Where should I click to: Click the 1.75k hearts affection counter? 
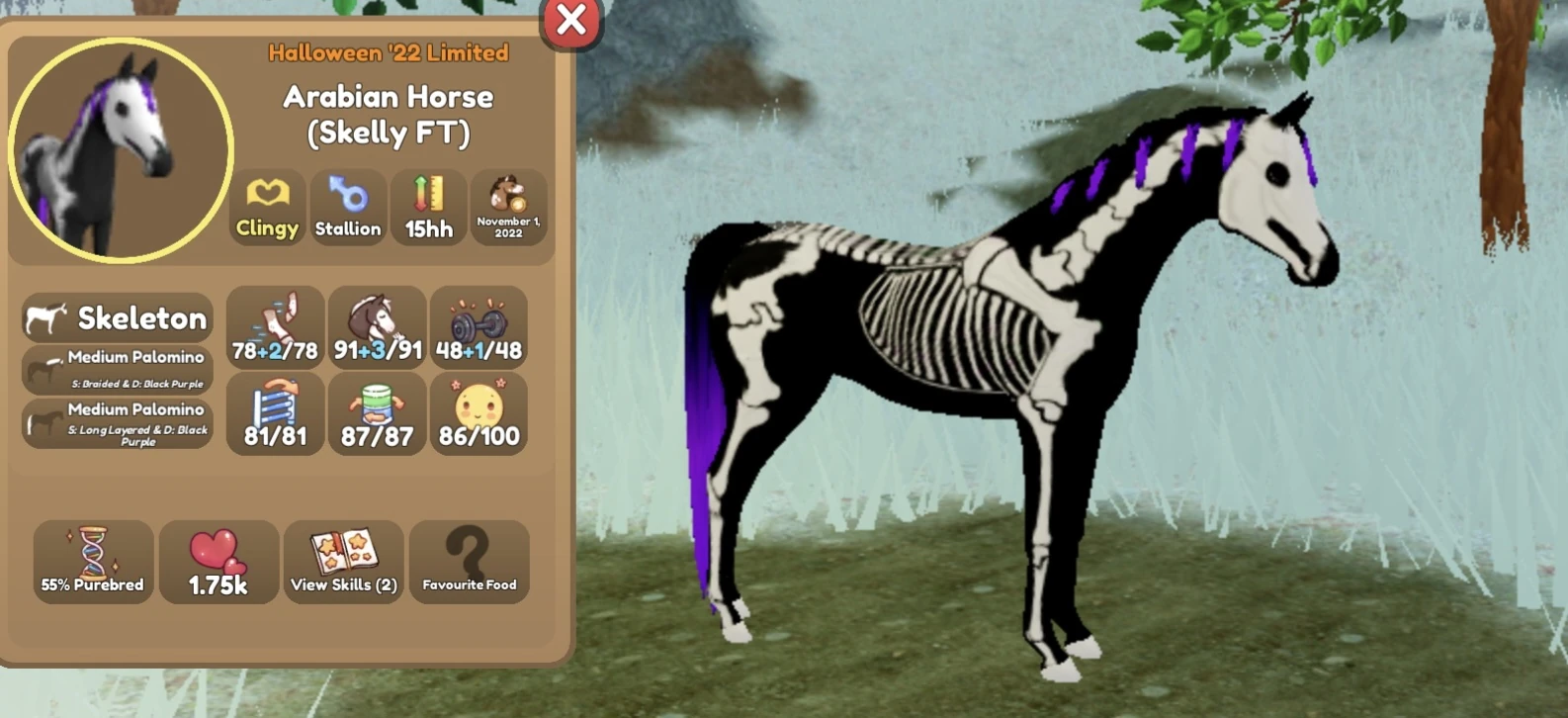218,561
